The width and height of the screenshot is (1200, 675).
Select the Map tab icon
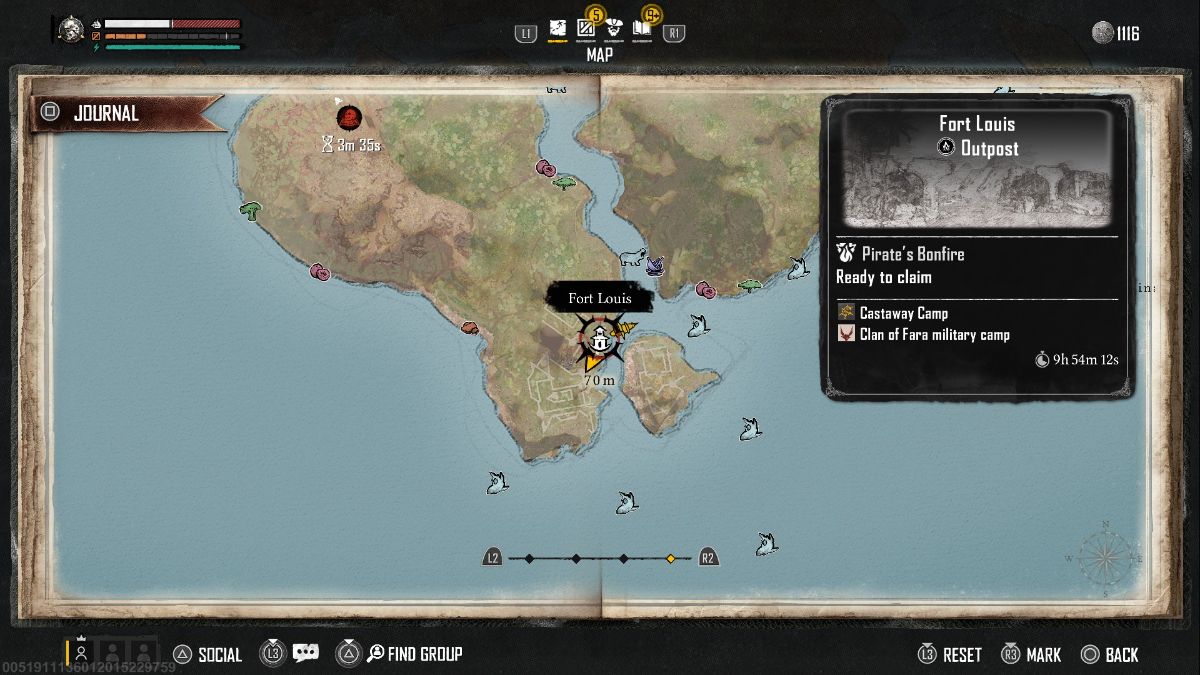[557, 31]
